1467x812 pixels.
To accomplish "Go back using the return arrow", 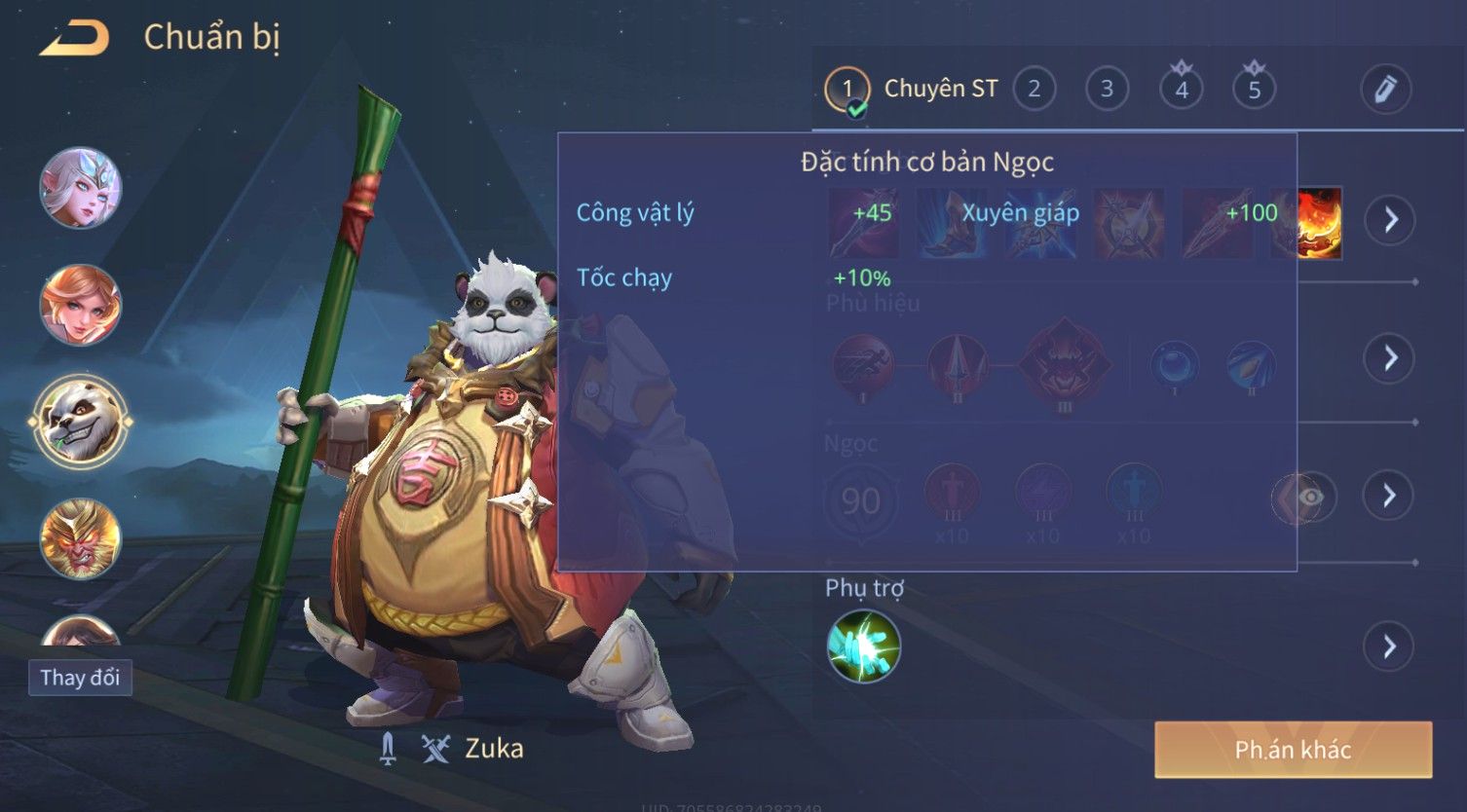I will (x=75, y=39).
